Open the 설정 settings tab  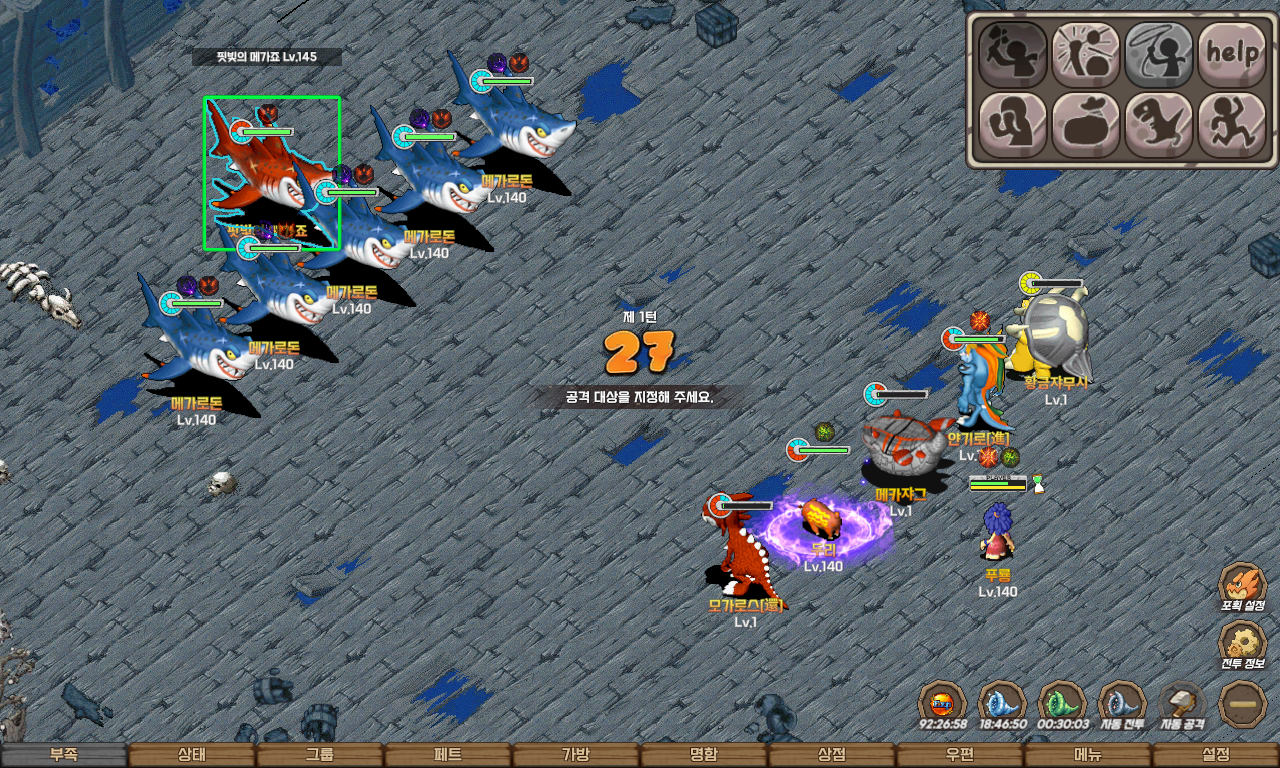[1216, 755]
